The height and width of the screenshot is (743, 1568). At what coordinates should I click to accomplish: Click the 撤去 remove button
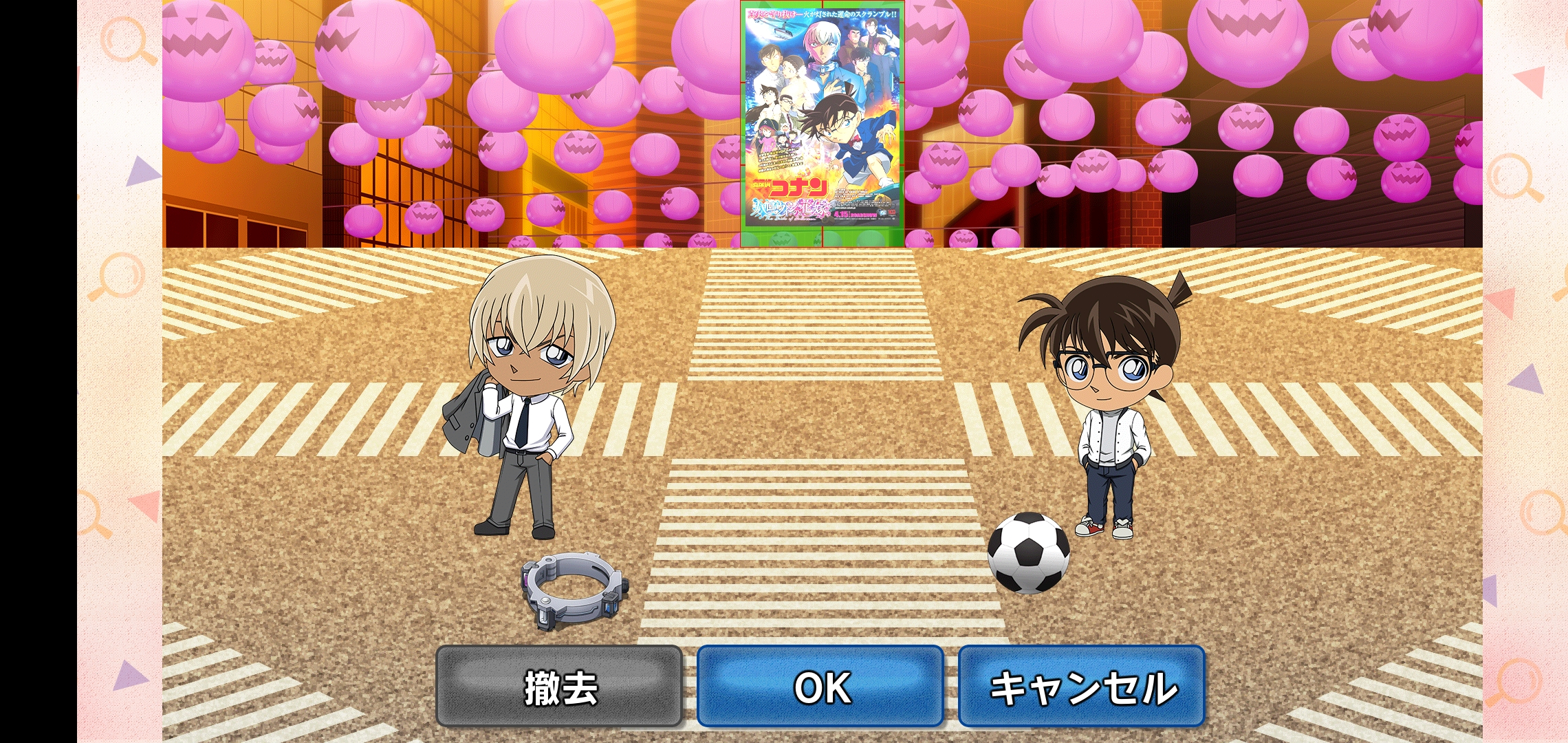click(559, 687)
